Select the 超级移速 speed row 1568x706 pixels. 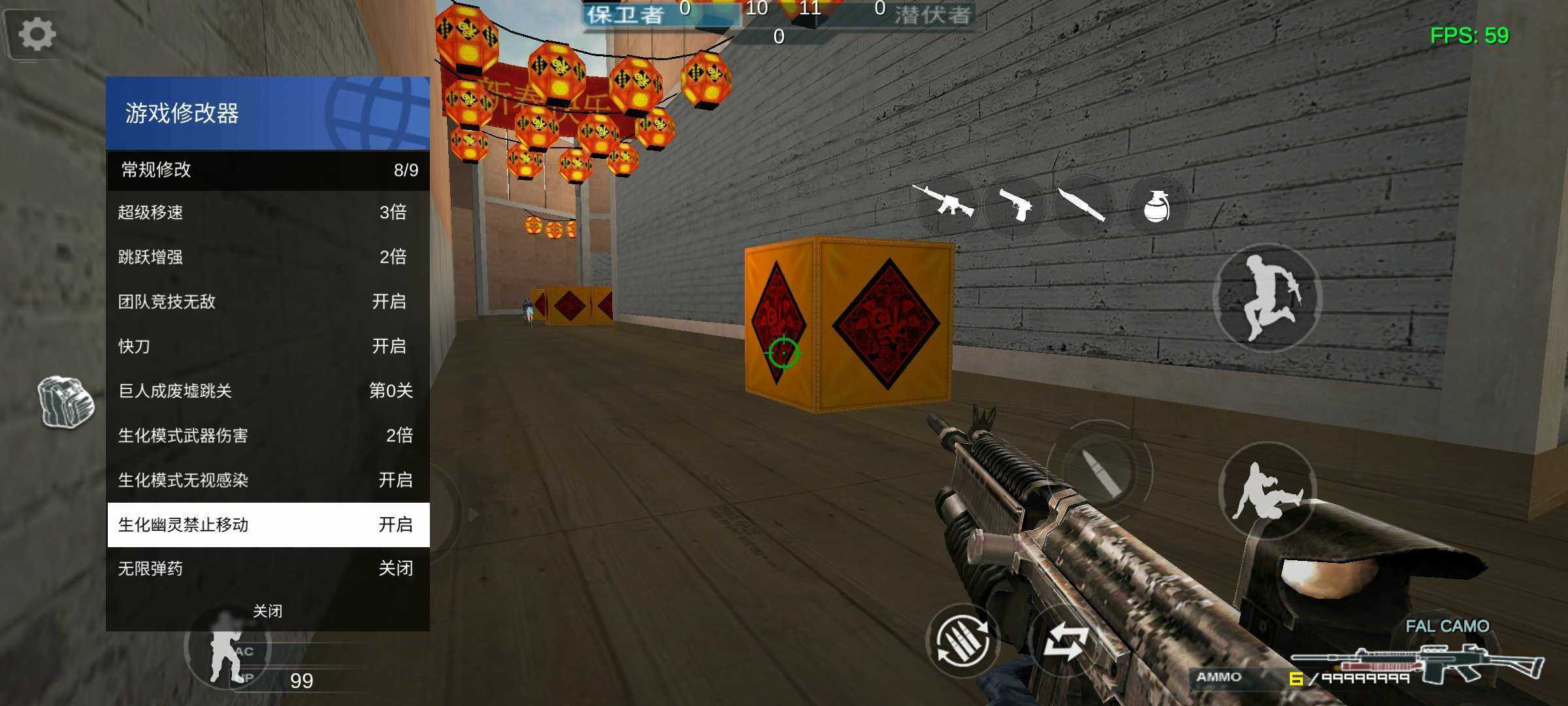268,212
